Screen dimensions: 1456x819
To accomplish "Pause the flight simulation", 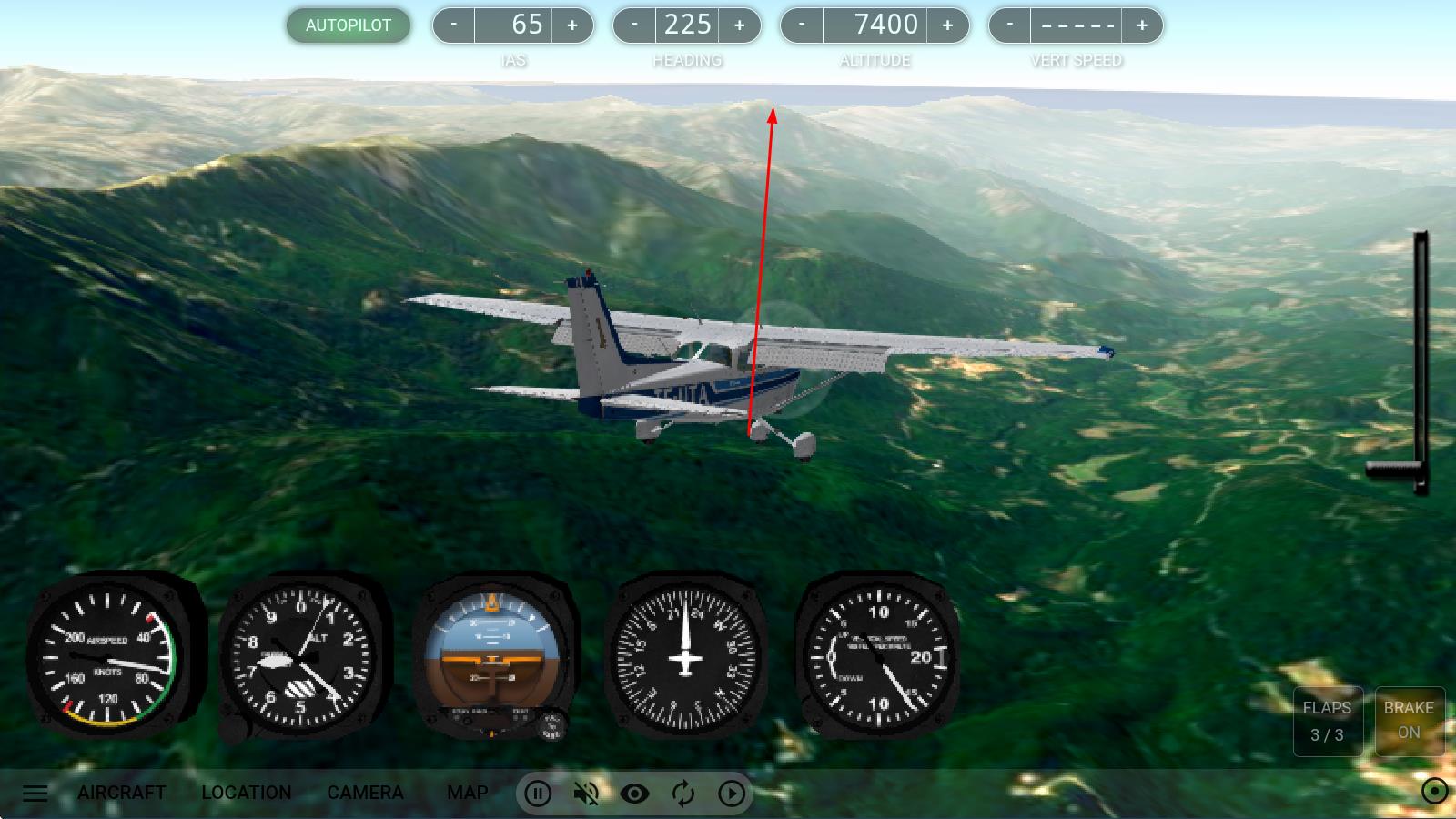I will (538, 794).
